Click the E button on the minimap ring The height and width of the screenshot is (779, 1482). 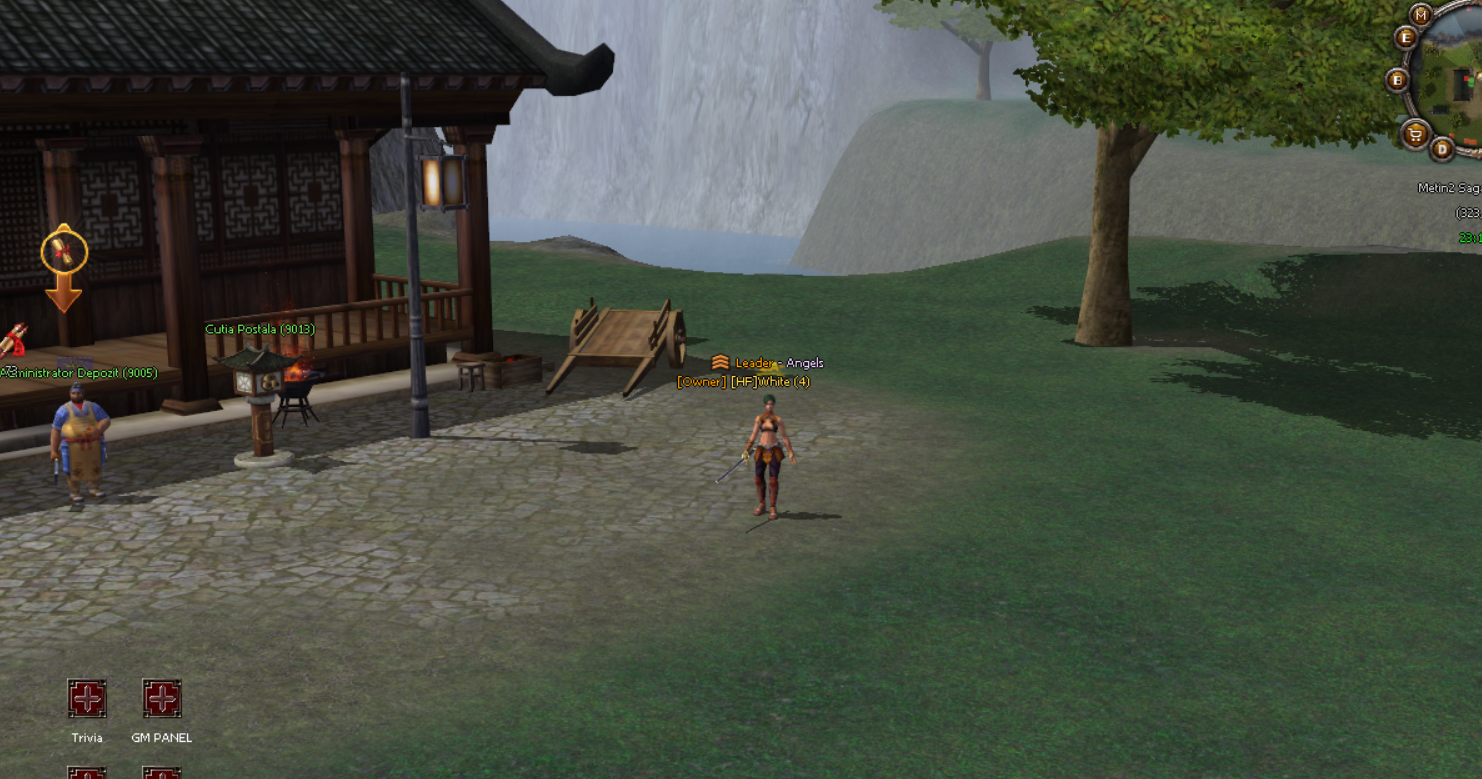[x=1406, y=38]
